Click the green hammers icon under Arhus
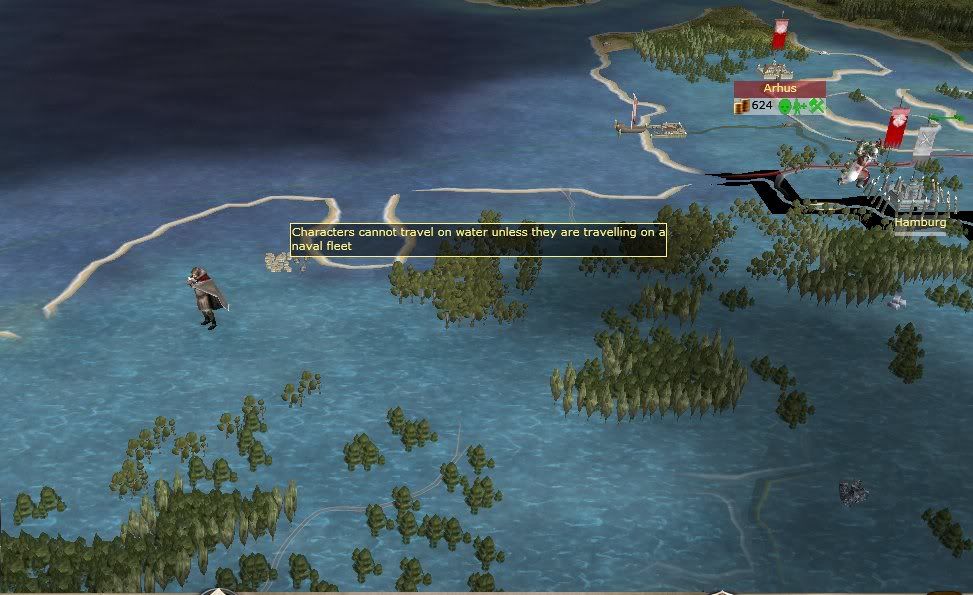 (816, 106)
